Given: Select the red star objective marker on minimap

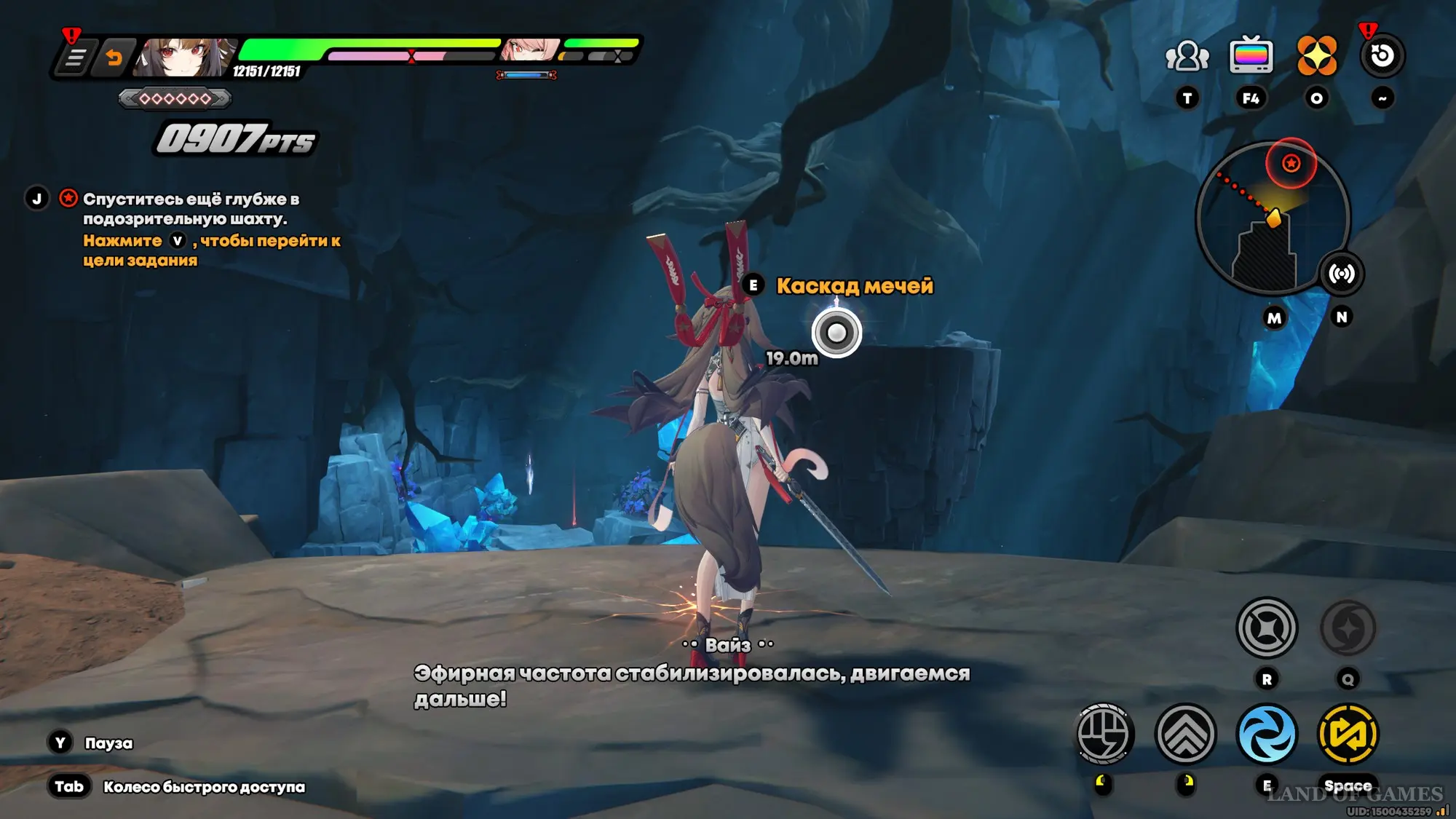Looking at the screenshot, I should point(1291,163).
